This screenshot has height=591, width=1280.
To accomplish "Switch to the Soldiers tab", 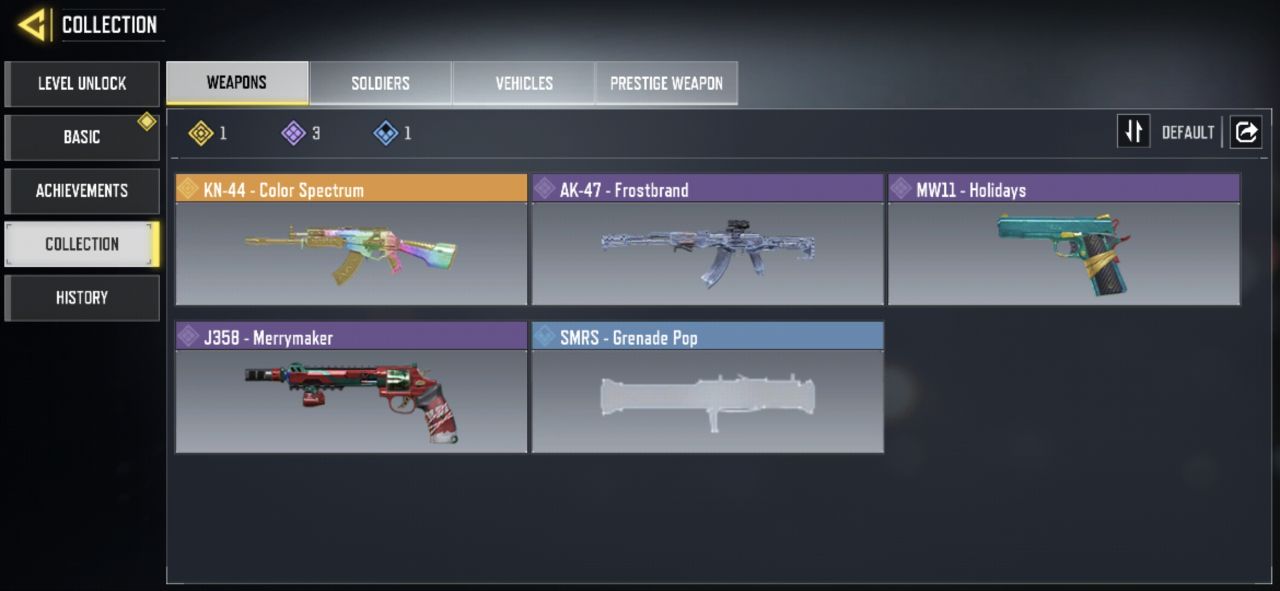I will point(380,83).
